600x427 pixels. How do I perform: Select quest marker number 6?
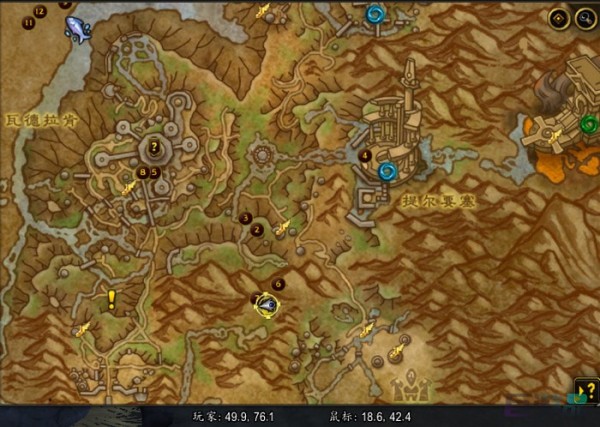tap(278, 284)
